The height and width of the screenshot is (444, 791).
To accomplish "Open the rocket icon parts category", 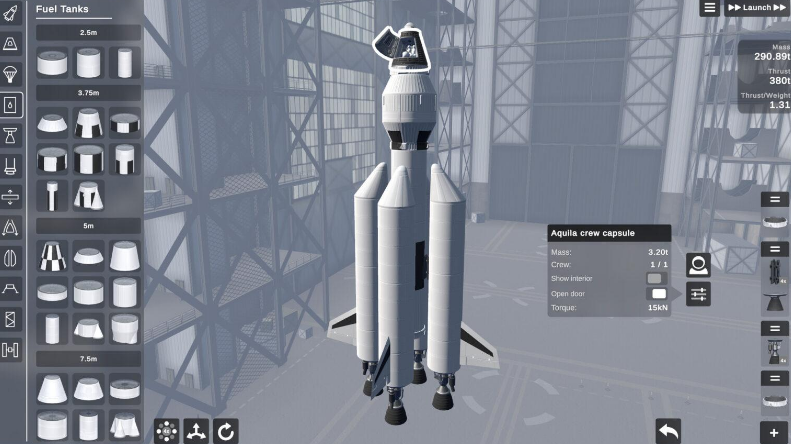I will 11,13.
